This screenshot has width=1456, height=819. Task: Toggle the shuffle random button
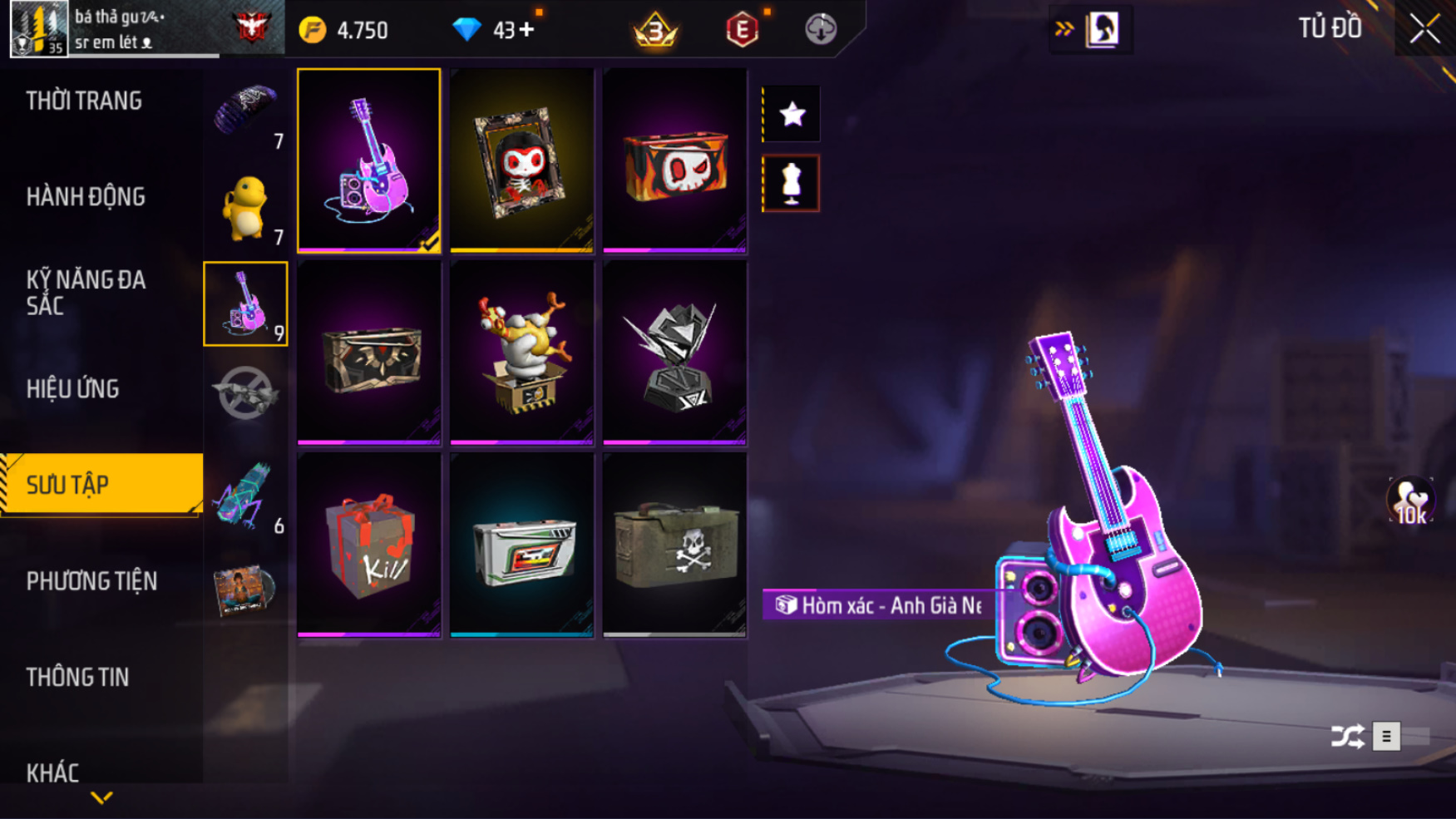[1347, 737]
